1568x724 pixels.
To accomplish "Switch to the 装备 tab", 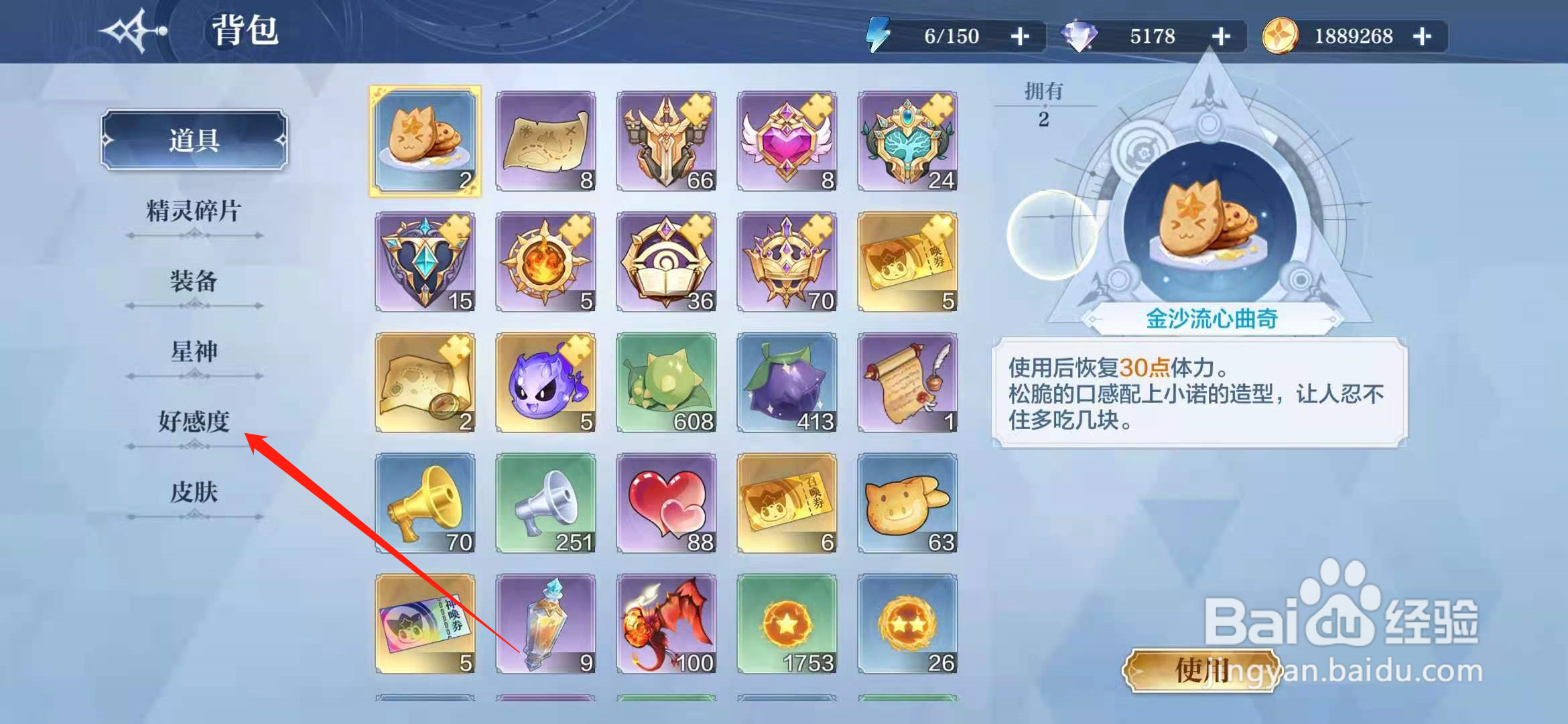I will pos(193,282).
